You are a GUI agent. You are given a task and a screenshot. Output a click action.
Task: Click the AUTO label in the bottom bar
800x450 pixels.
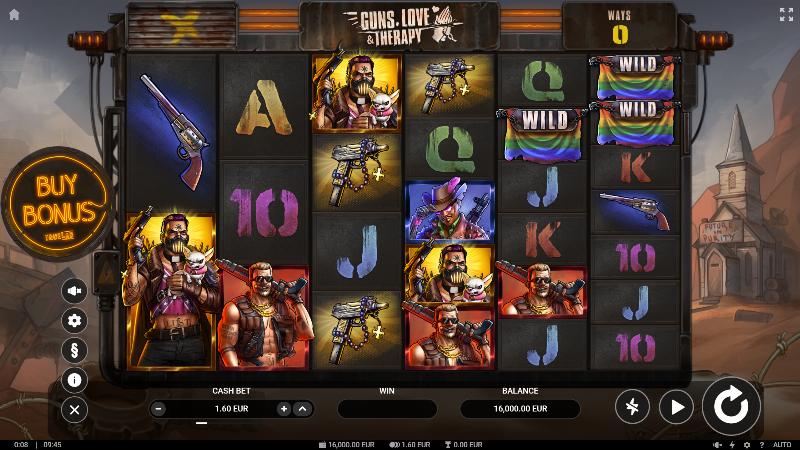782,444
